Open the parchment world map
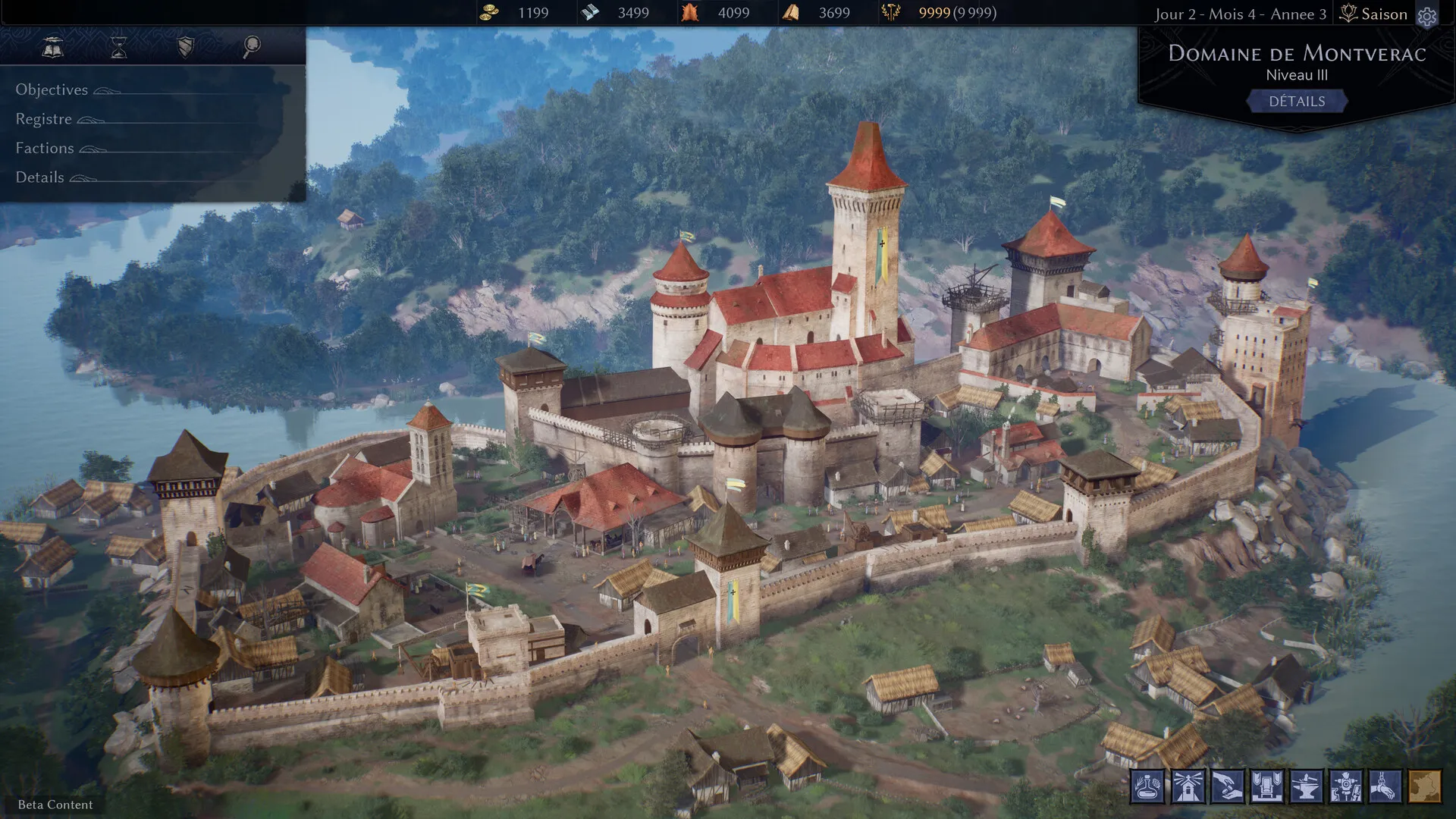1456x819 pixels. [x=1424, y=786]
